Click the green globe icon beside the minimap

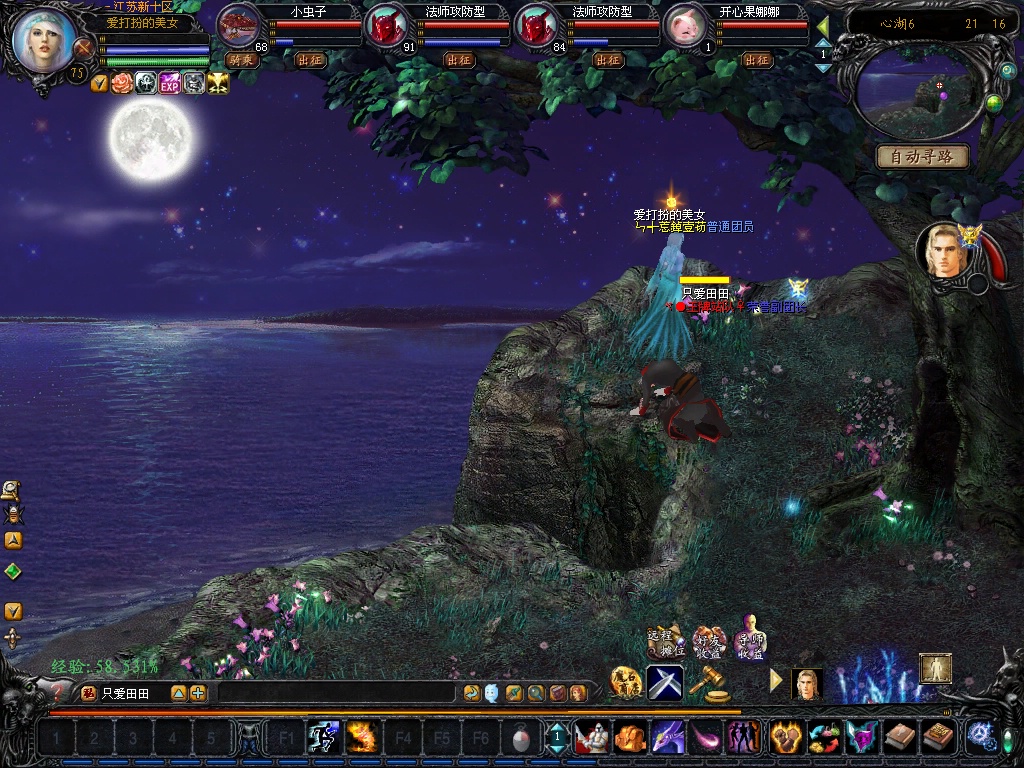coord(994,103)
